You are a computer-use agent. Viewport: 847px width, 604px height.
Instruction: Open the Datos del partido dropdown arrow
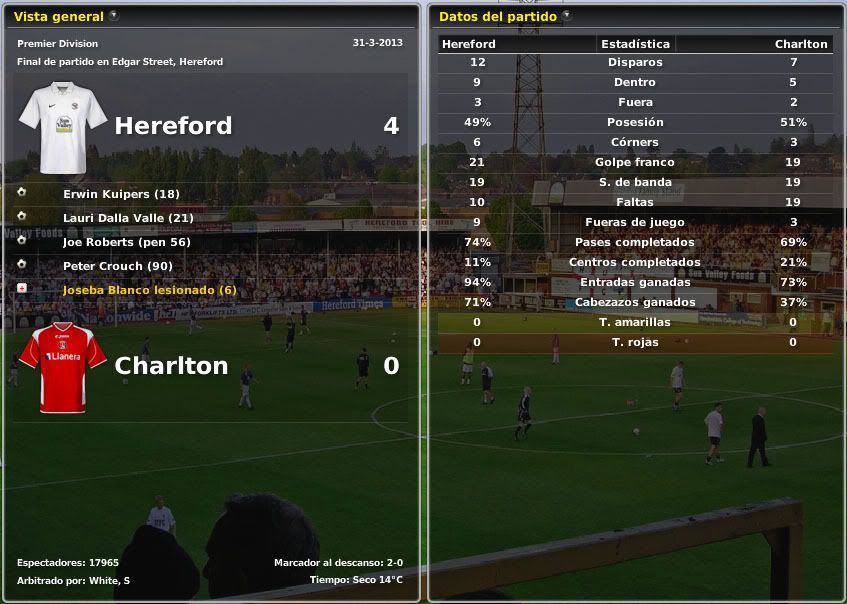[x=567, y=16]
